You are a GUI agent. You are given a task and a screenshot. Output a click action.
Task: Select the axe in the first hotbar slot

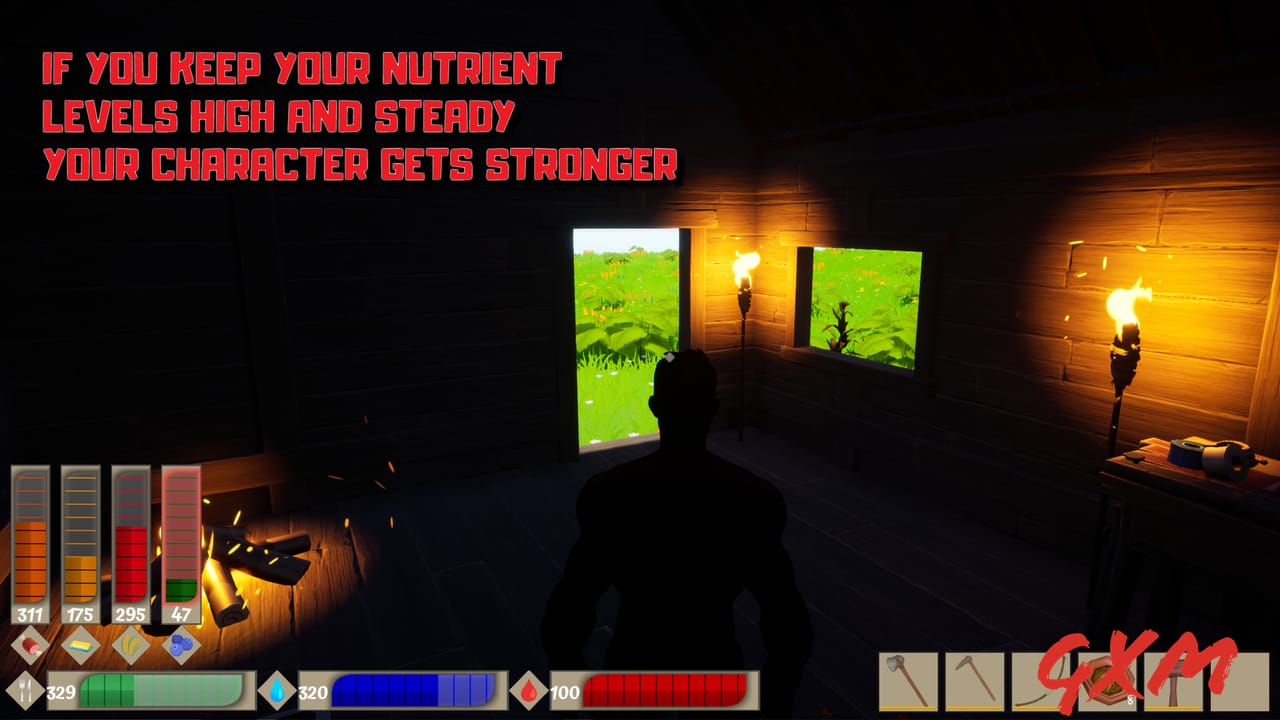pyautogui.click(x=908, y=680)
